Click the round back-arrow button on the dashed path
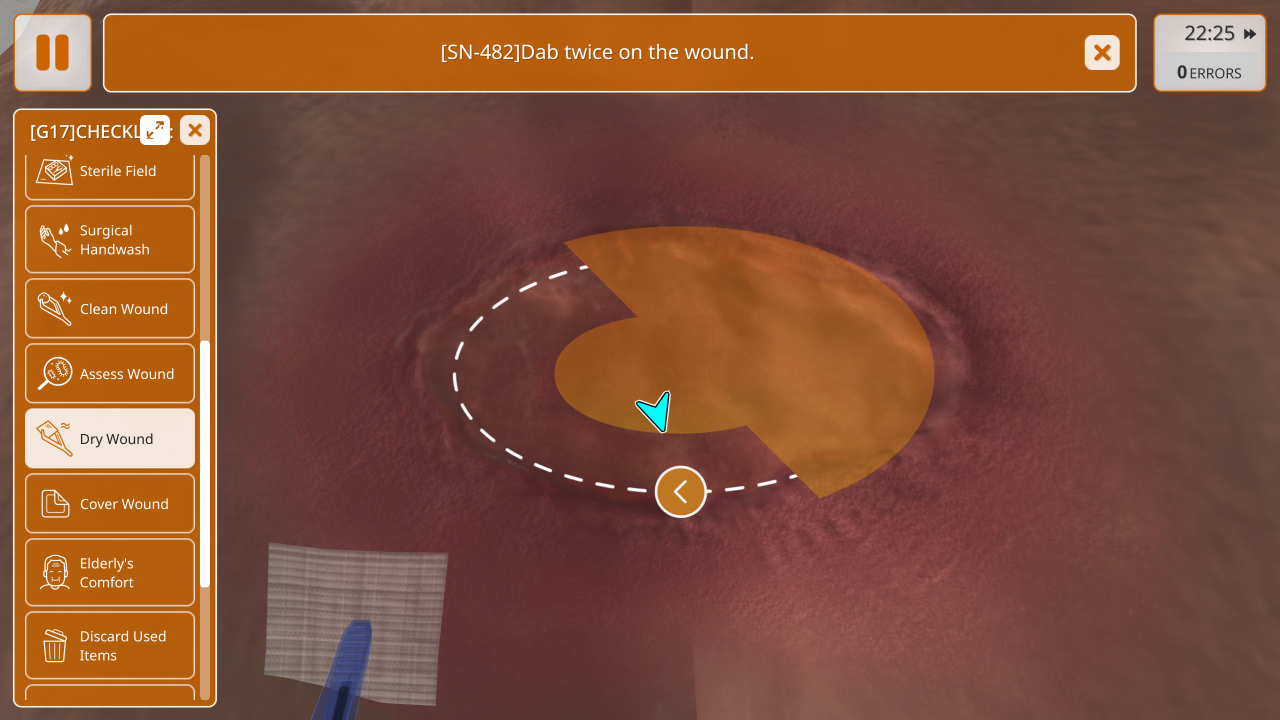Viewport: 1280px width, 720px height. (681, 492)
